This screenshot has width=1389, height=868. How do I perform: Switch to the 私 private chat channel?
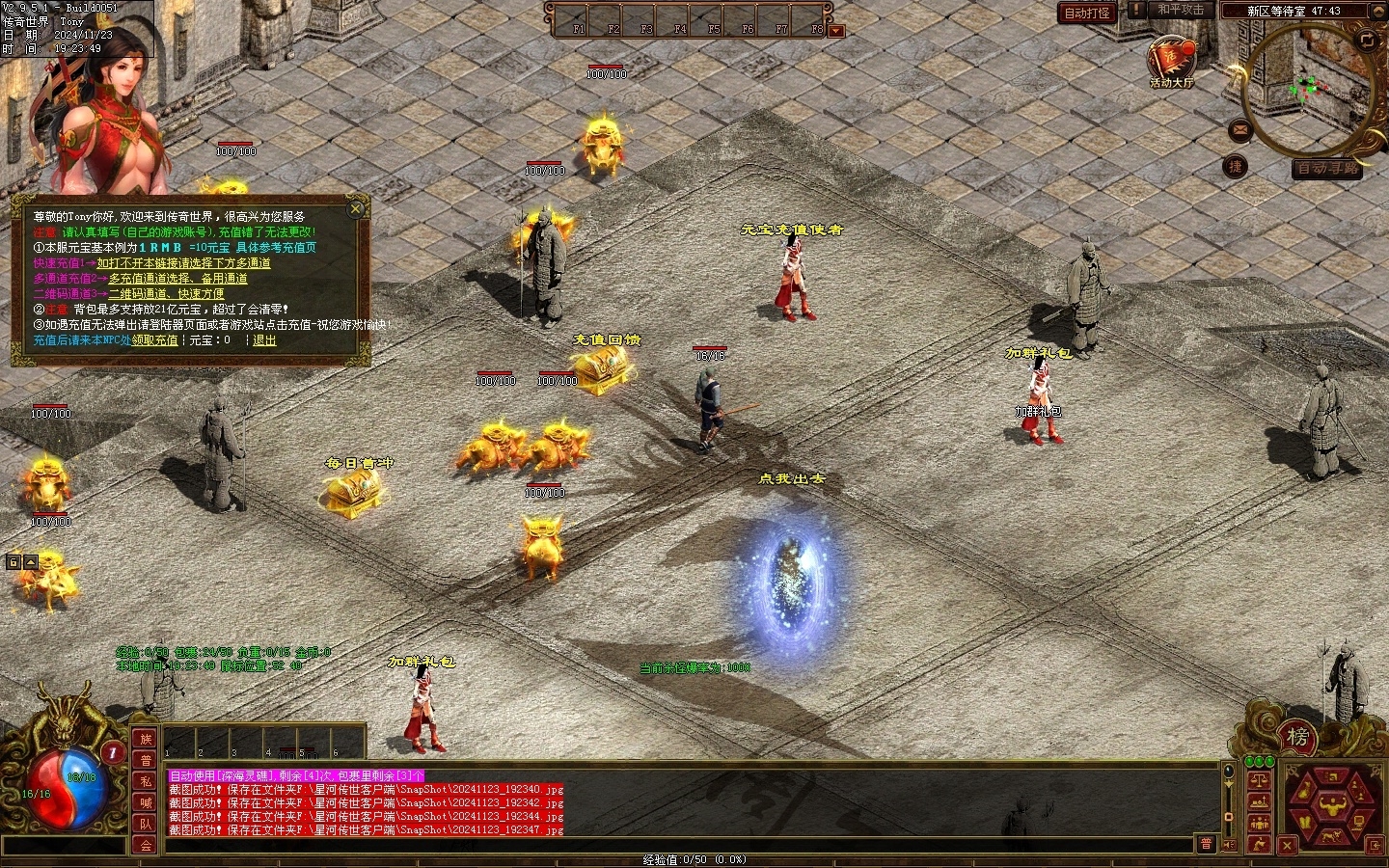146,781
